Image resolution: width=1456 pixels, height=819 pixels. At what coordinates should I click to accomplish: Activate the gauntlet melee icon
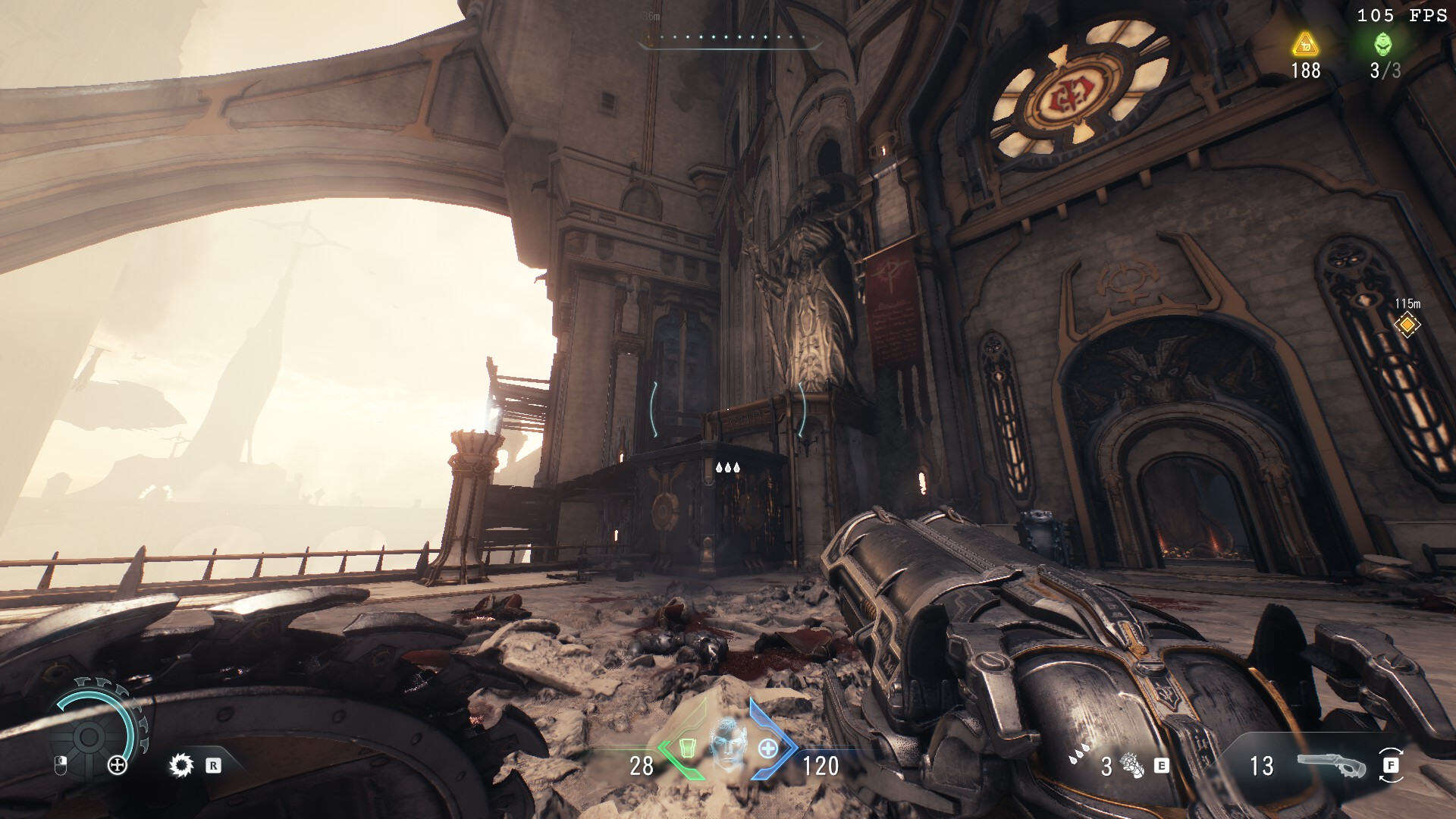tap(1132, 766)
